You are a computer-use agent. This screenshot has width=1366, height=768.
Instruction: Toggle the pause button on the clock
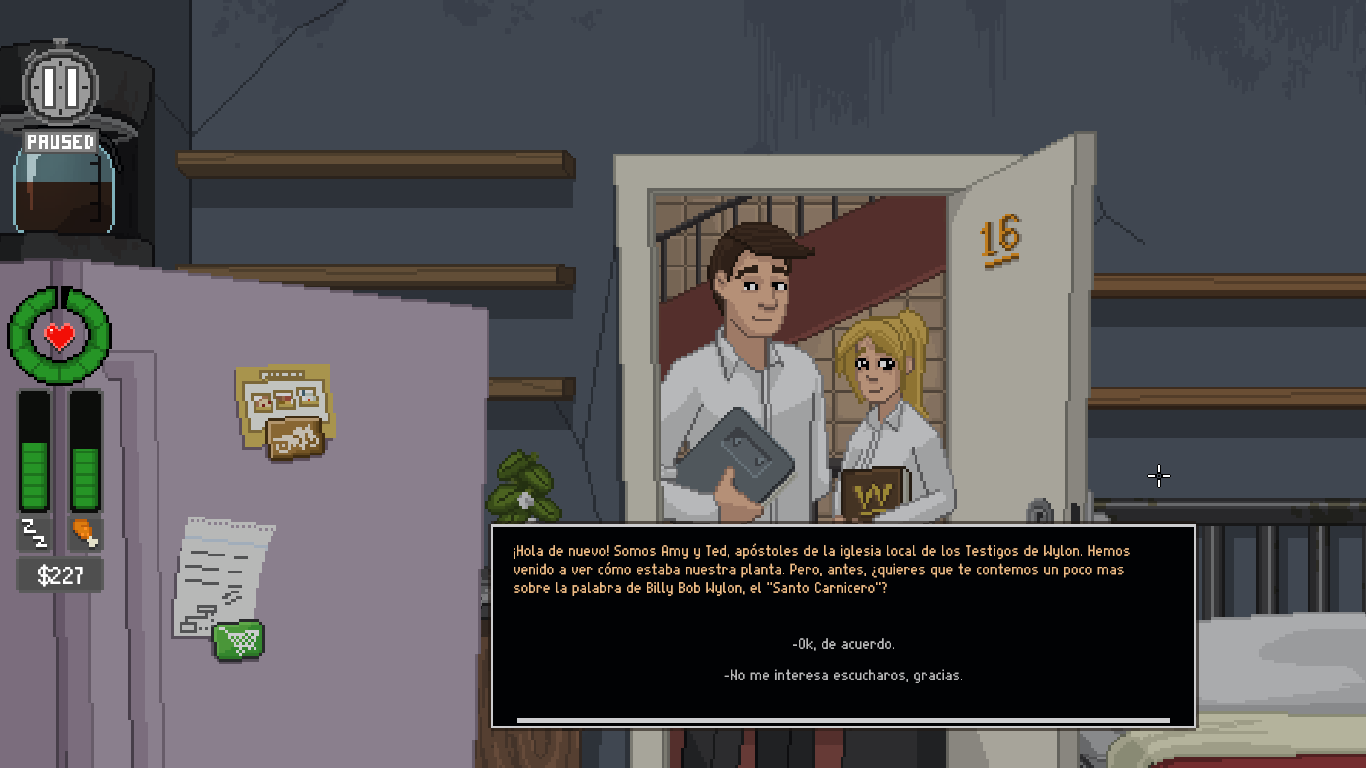click(x=61, y=87)
